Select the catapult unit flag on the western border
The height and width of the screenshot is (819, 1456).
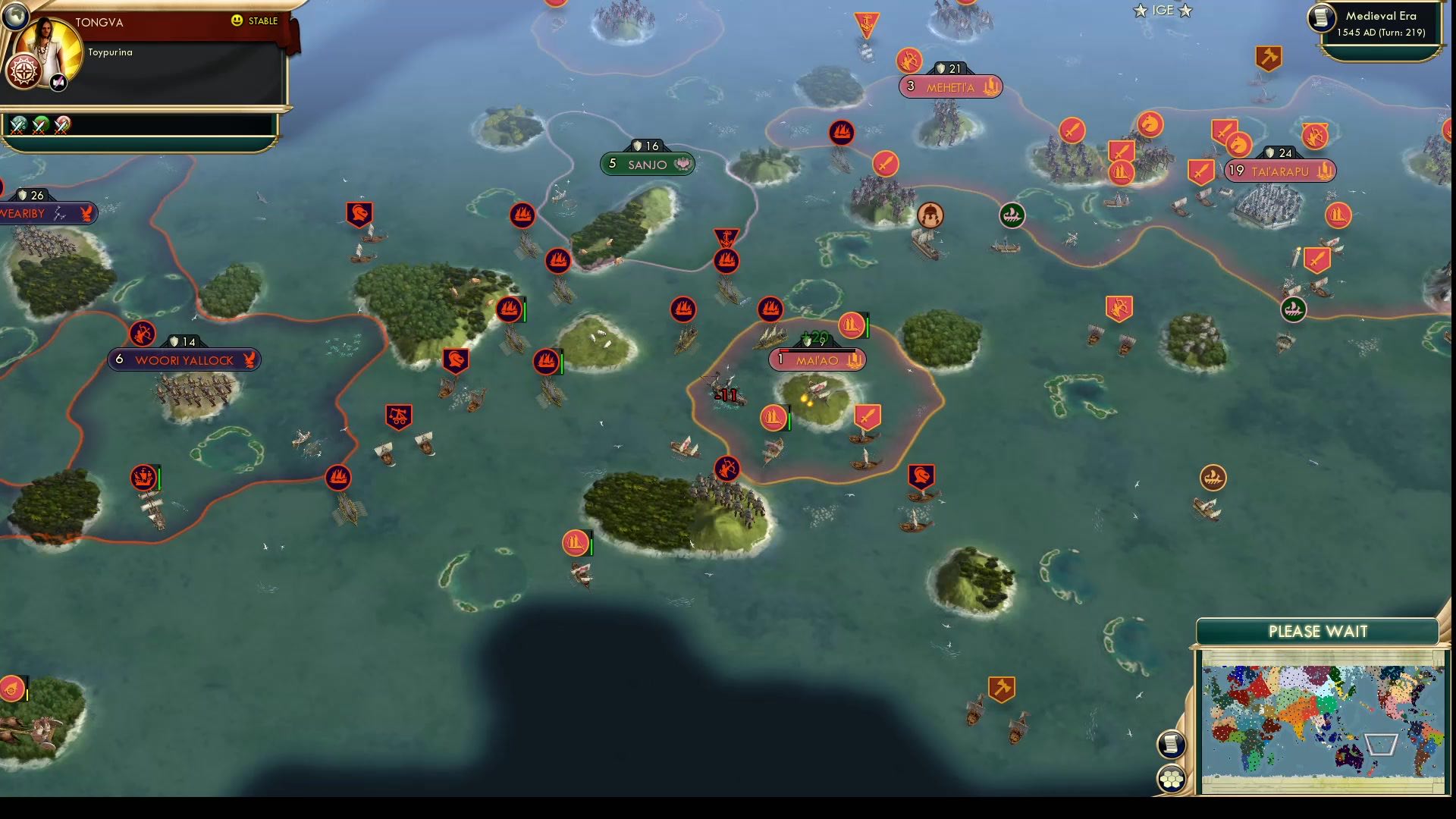pos(397,416)
